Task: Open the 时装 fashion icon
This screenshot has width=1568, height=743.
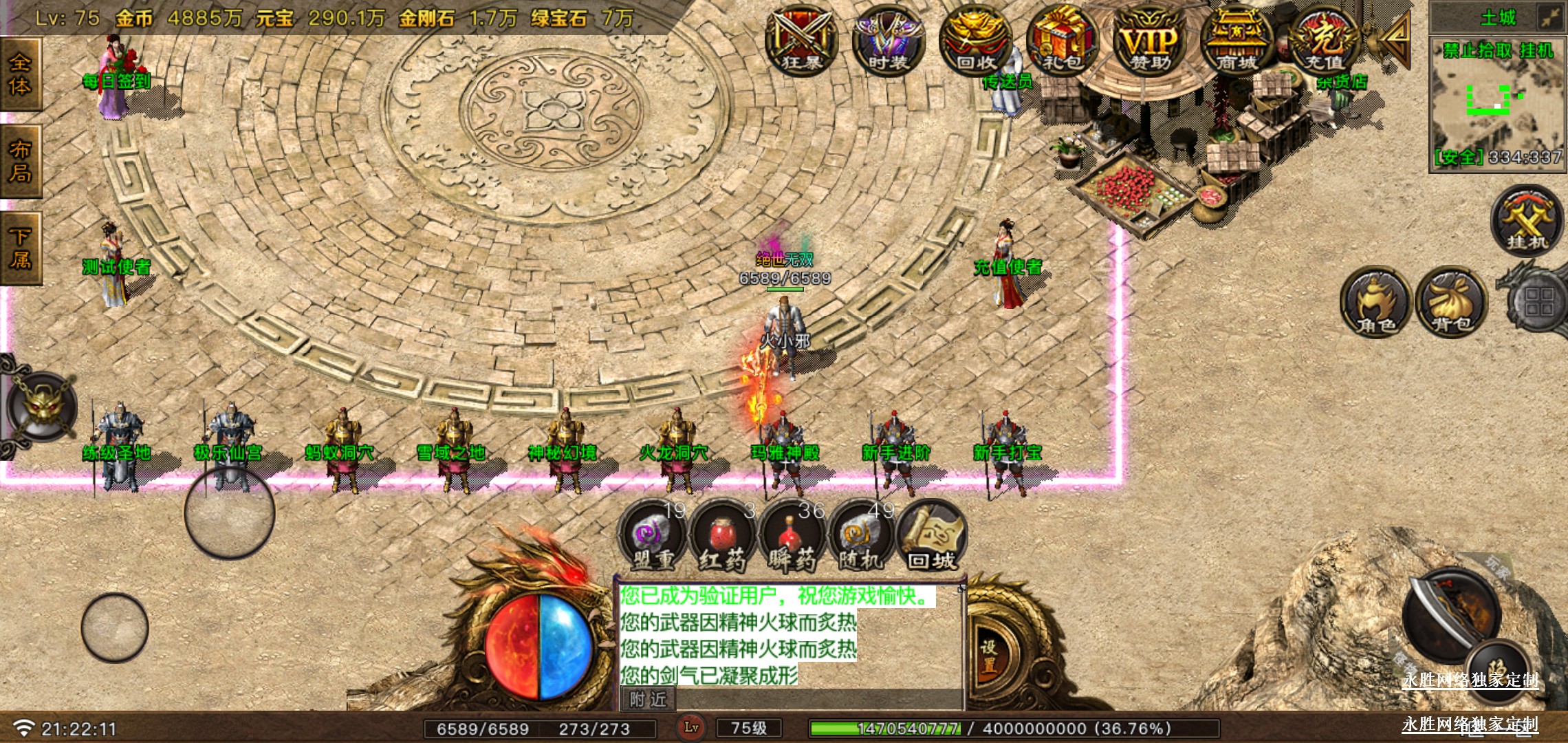Action: click(x=888, y=40)
